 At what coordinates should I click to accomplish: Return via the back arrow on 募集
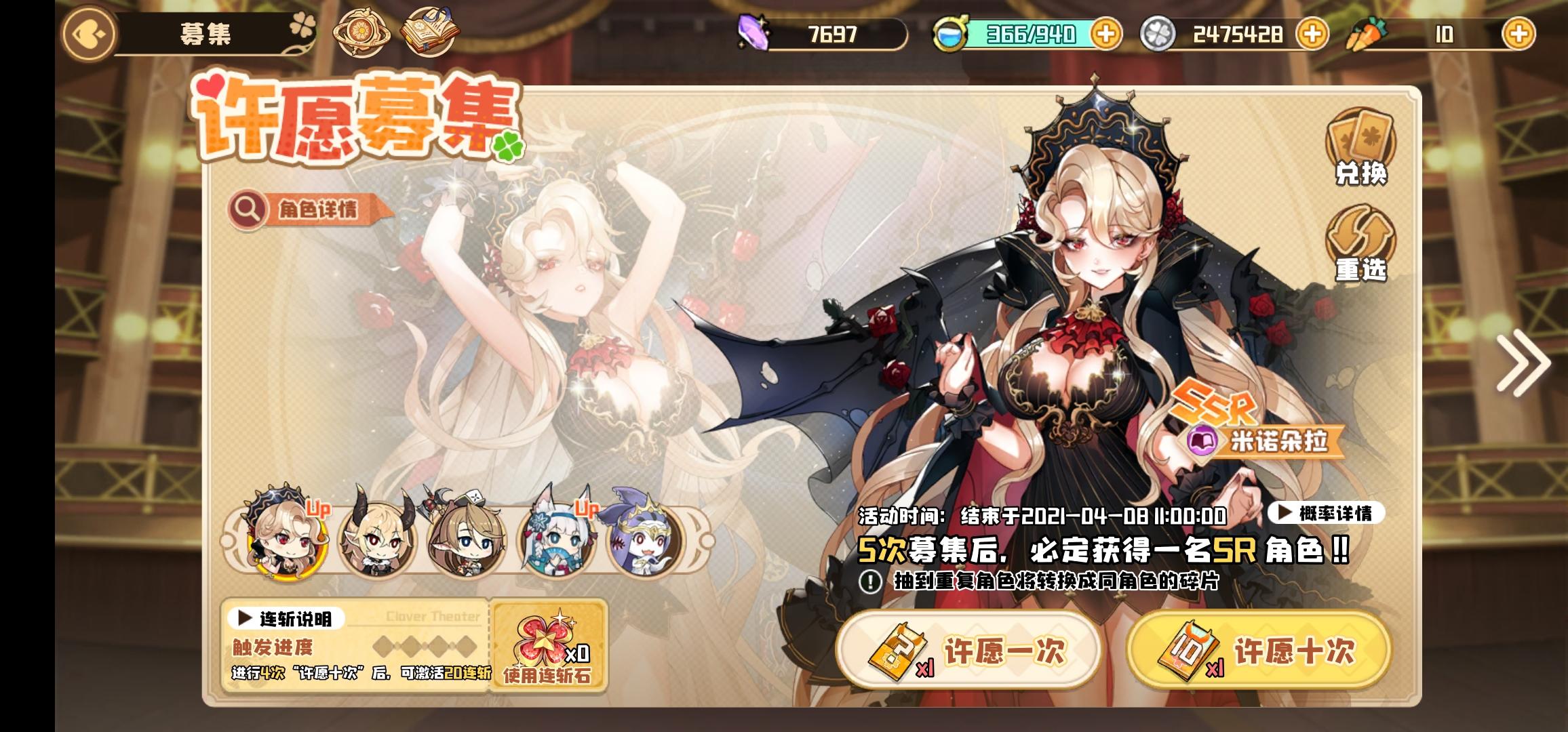(90, 32)
